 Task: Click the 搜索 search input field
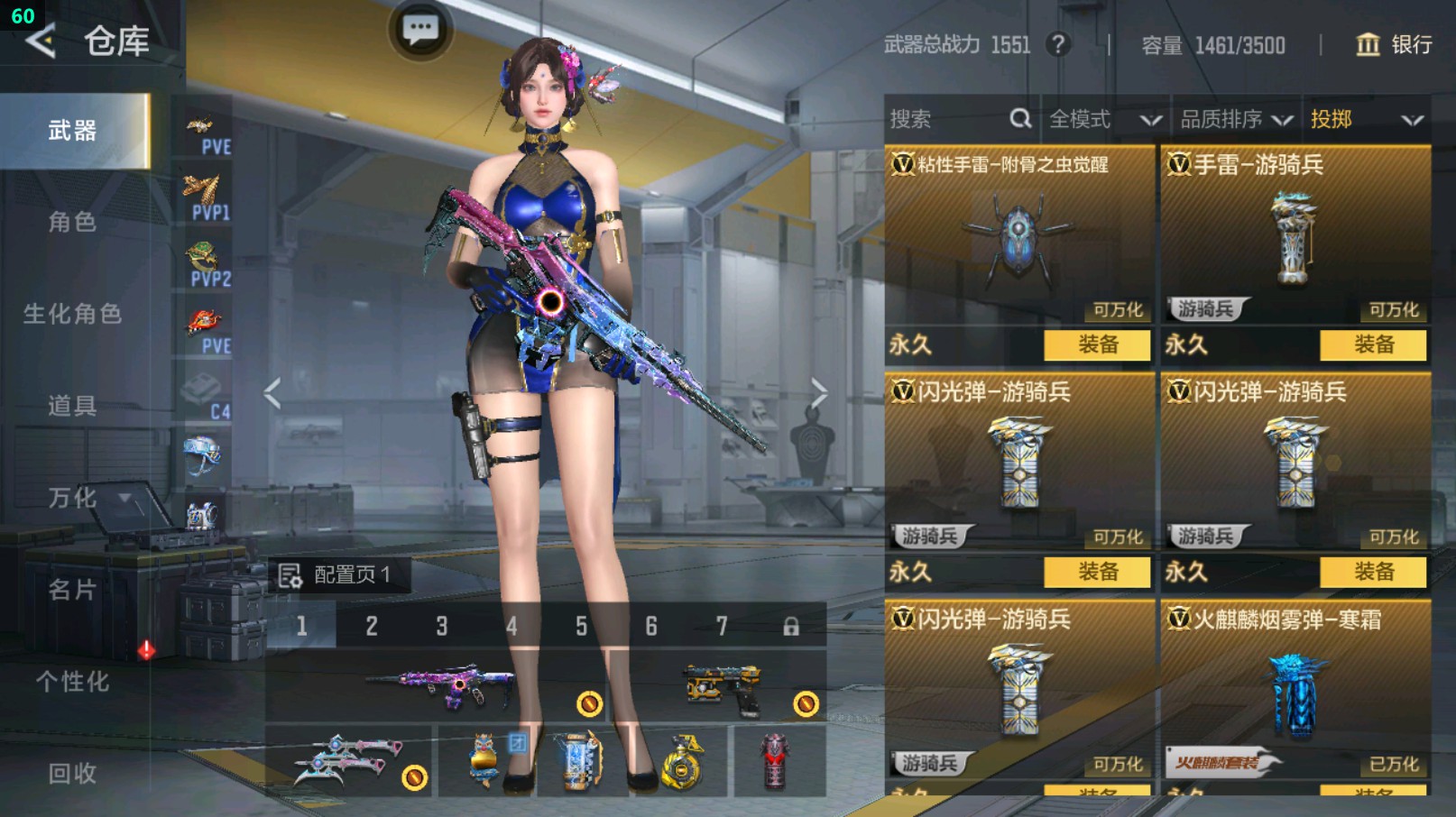(938, 118)
